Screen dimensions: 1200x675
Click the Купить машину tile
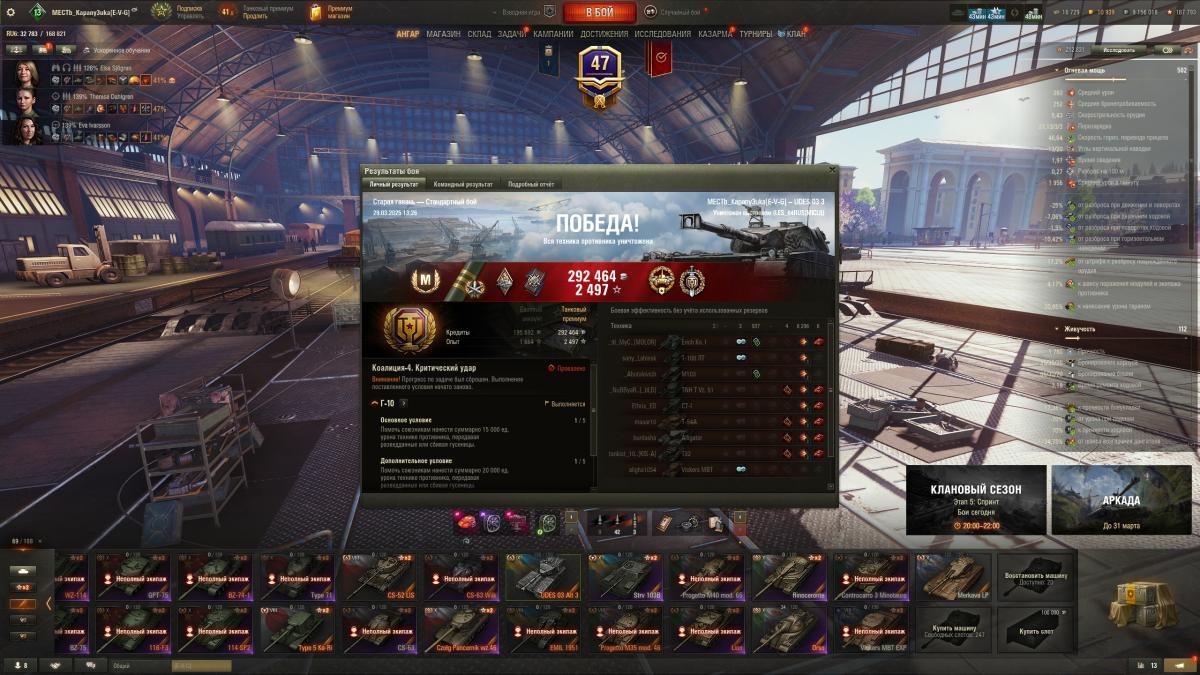952,629
